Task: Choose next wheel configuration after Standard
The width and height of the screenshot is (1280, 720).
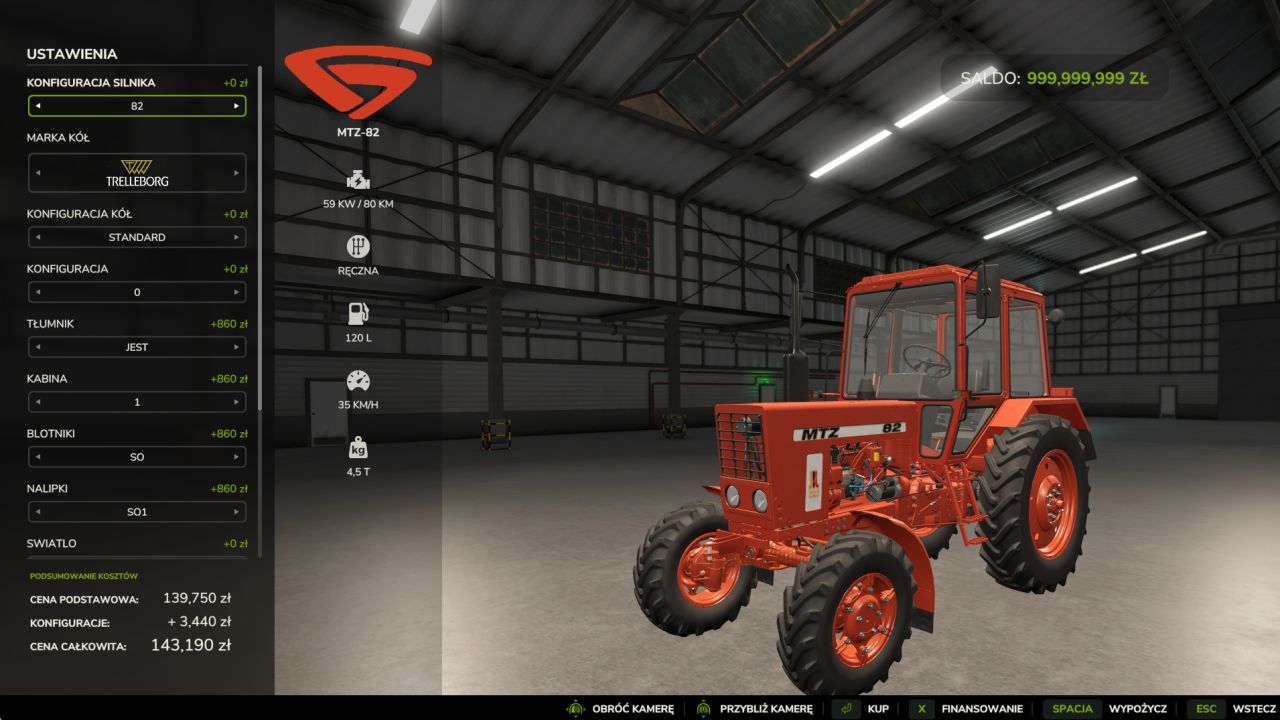Action: 237,238
